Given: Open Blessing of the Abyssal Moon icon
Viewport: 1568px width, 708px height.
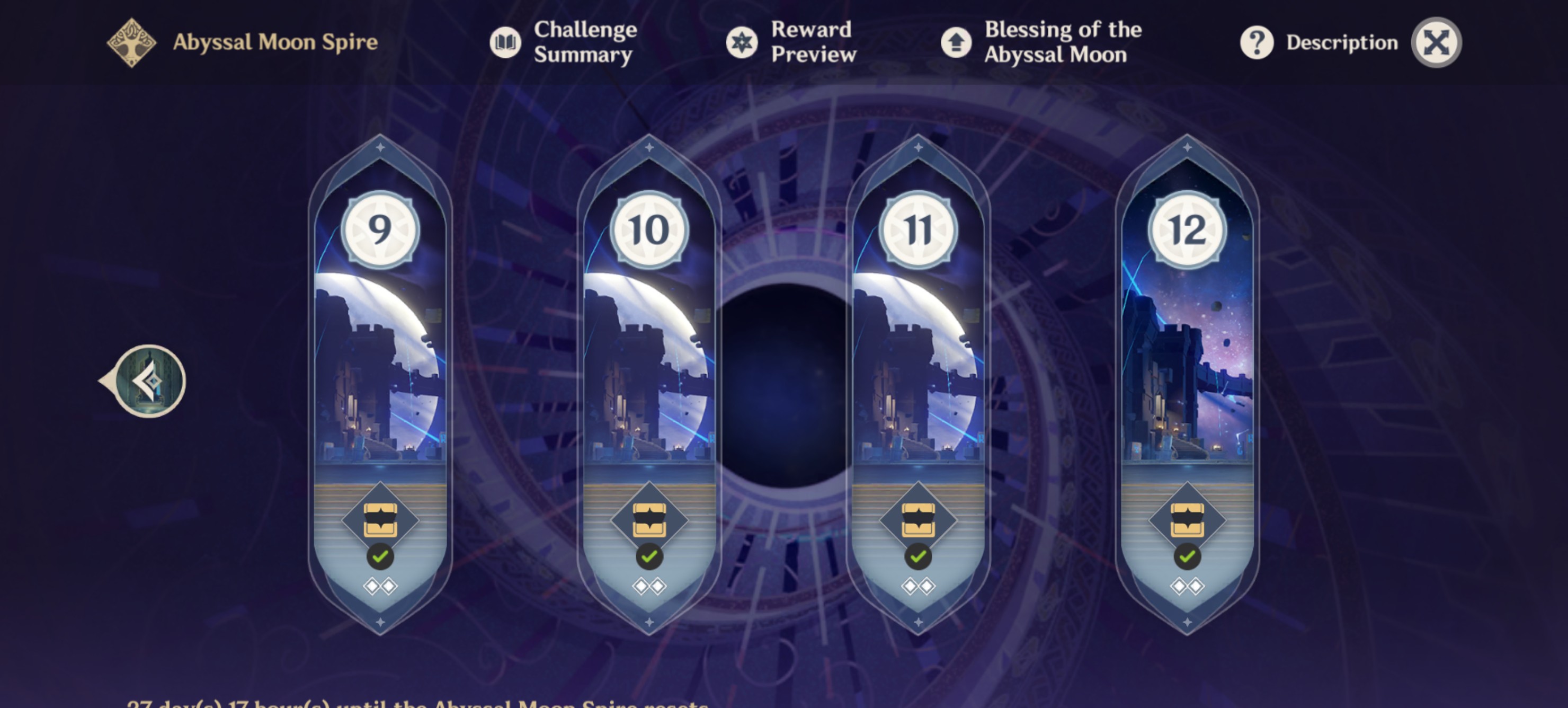Looking at the screenshot, I should click(956, 42).
